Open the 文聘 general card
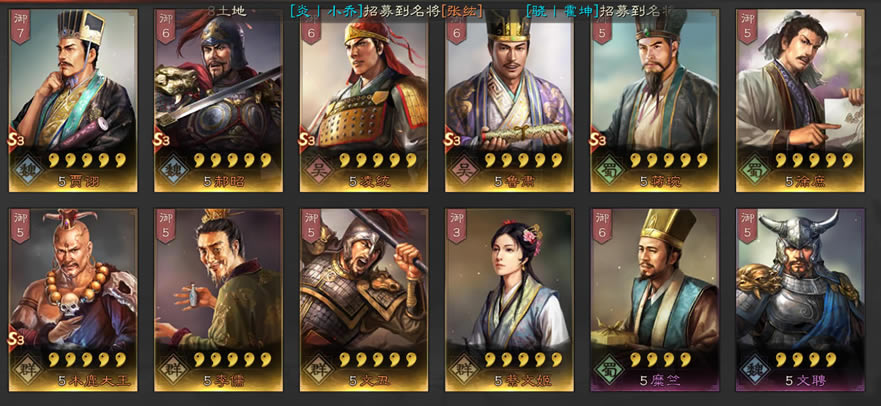The width and height of the screenshot is (881, 406). coord(799,298)
